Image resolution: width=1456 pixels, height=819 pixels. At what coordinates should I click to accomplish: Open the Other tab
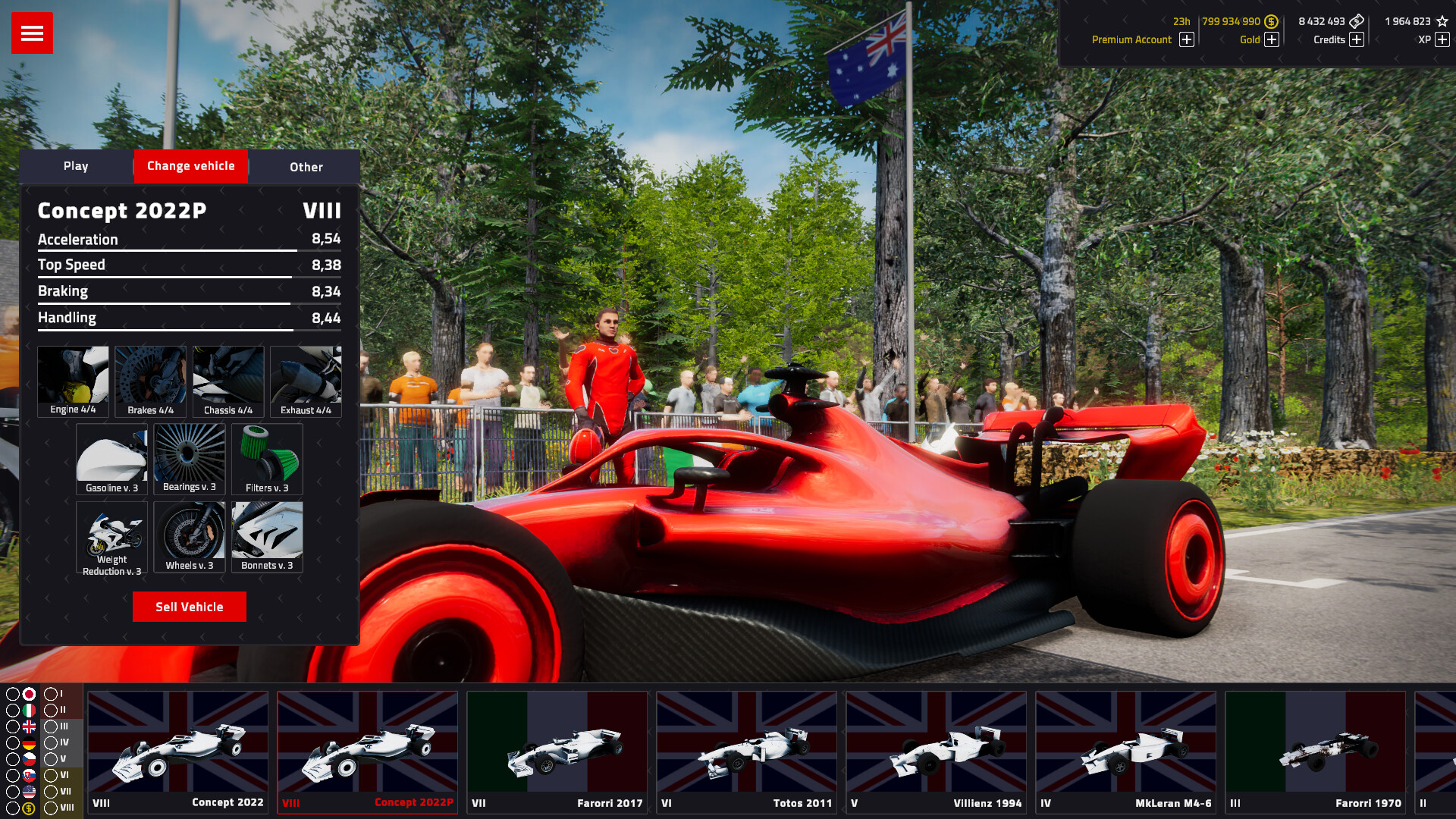click(305, 167)
